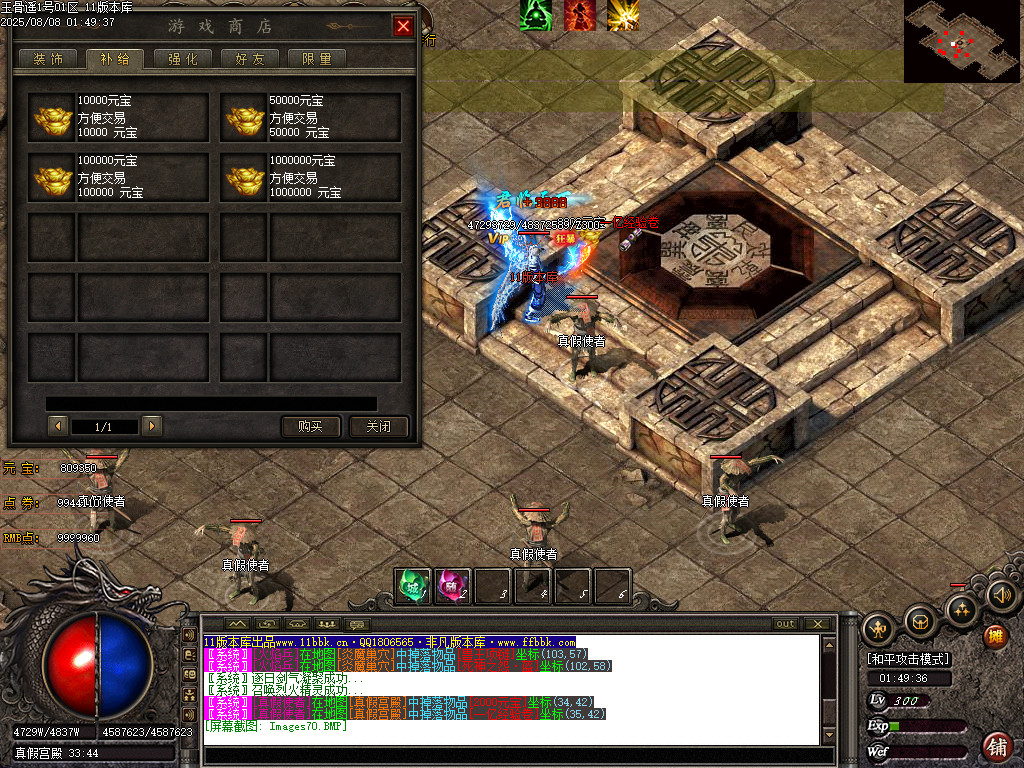Close the chat panel with its X button

(819, 624)
